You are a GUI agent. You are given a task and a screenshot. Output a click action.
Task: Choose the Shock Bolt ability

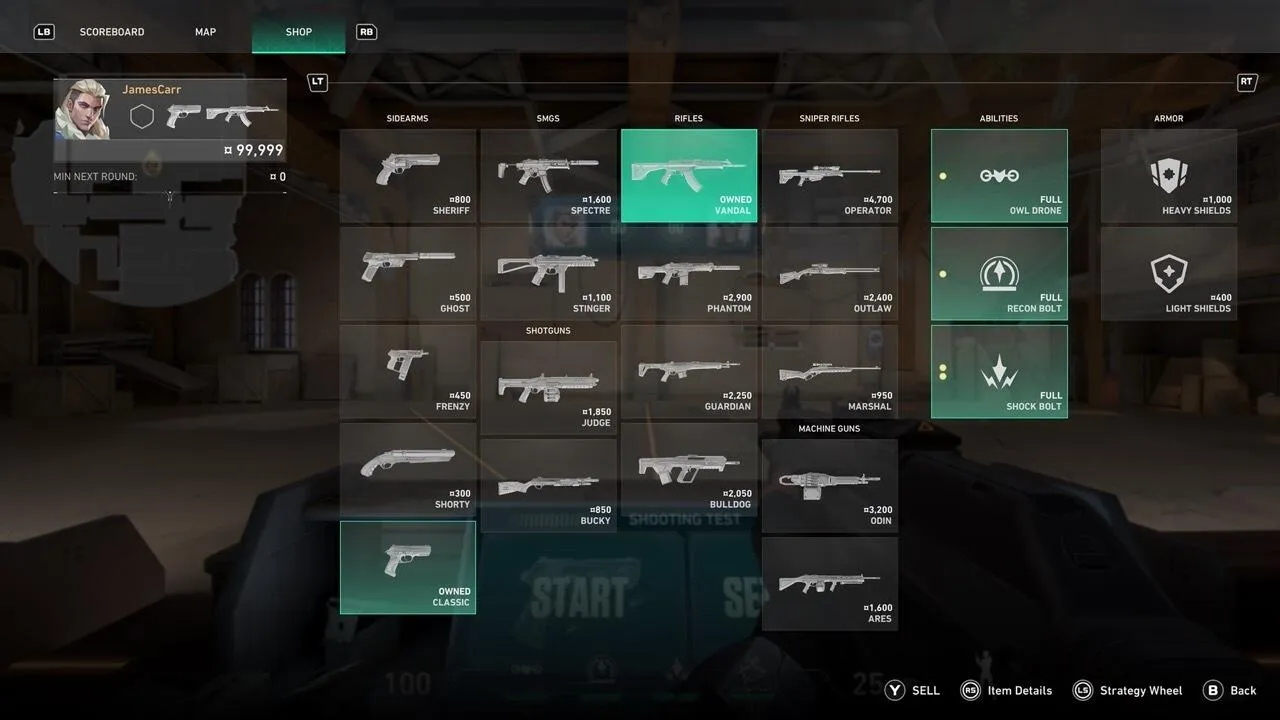999,371
